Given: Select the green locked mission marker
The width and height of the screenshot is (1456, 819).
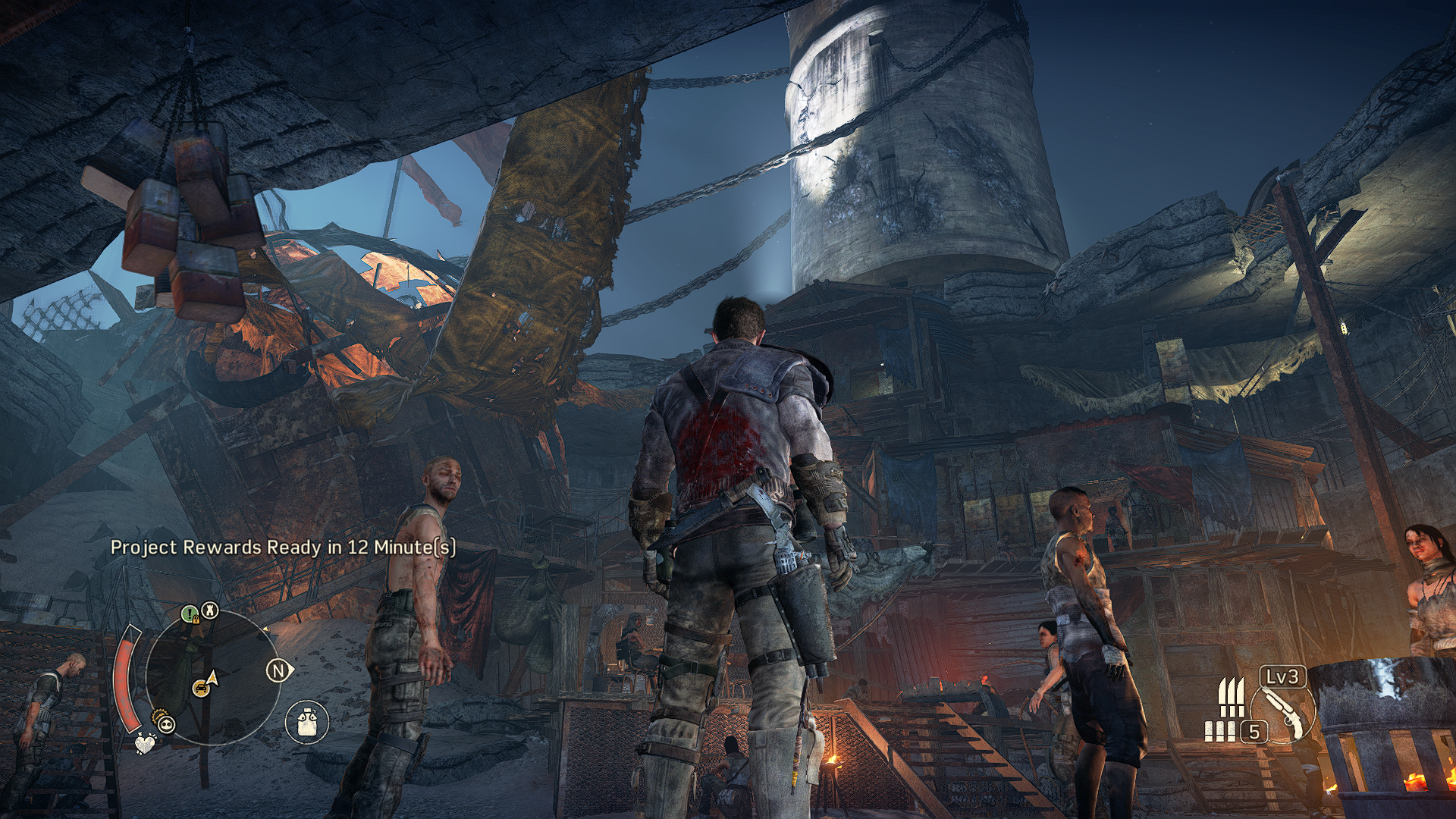Looking at the screenshot, I should coord(190,613).
